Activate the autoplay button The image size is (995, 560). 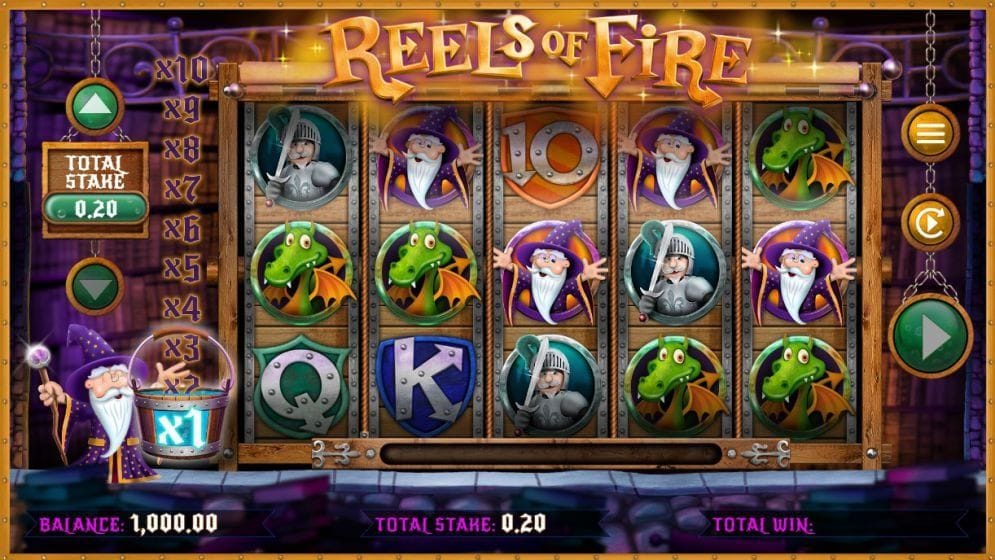(x=930, y=222)
